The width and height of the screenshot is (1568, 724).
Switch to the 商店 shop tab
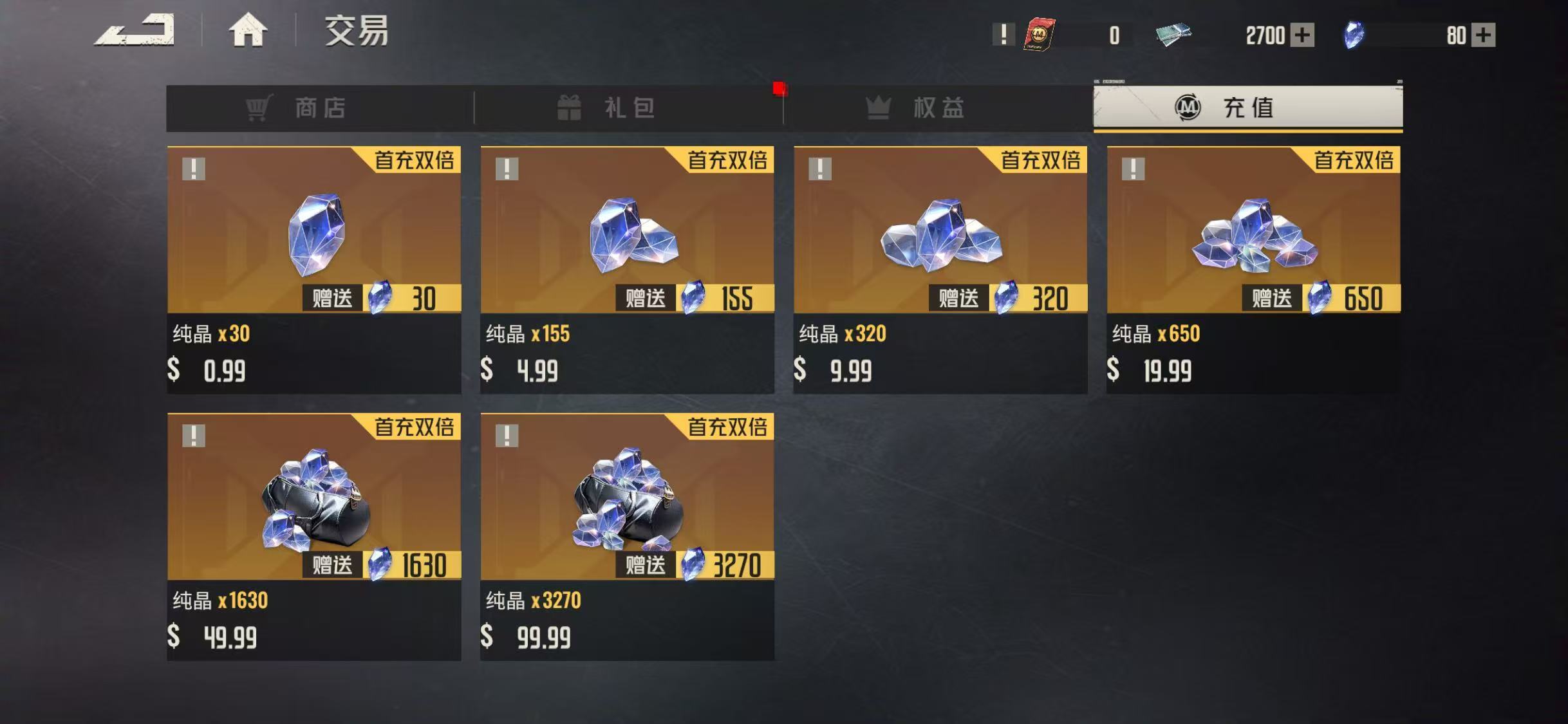[x=320, y=108]
